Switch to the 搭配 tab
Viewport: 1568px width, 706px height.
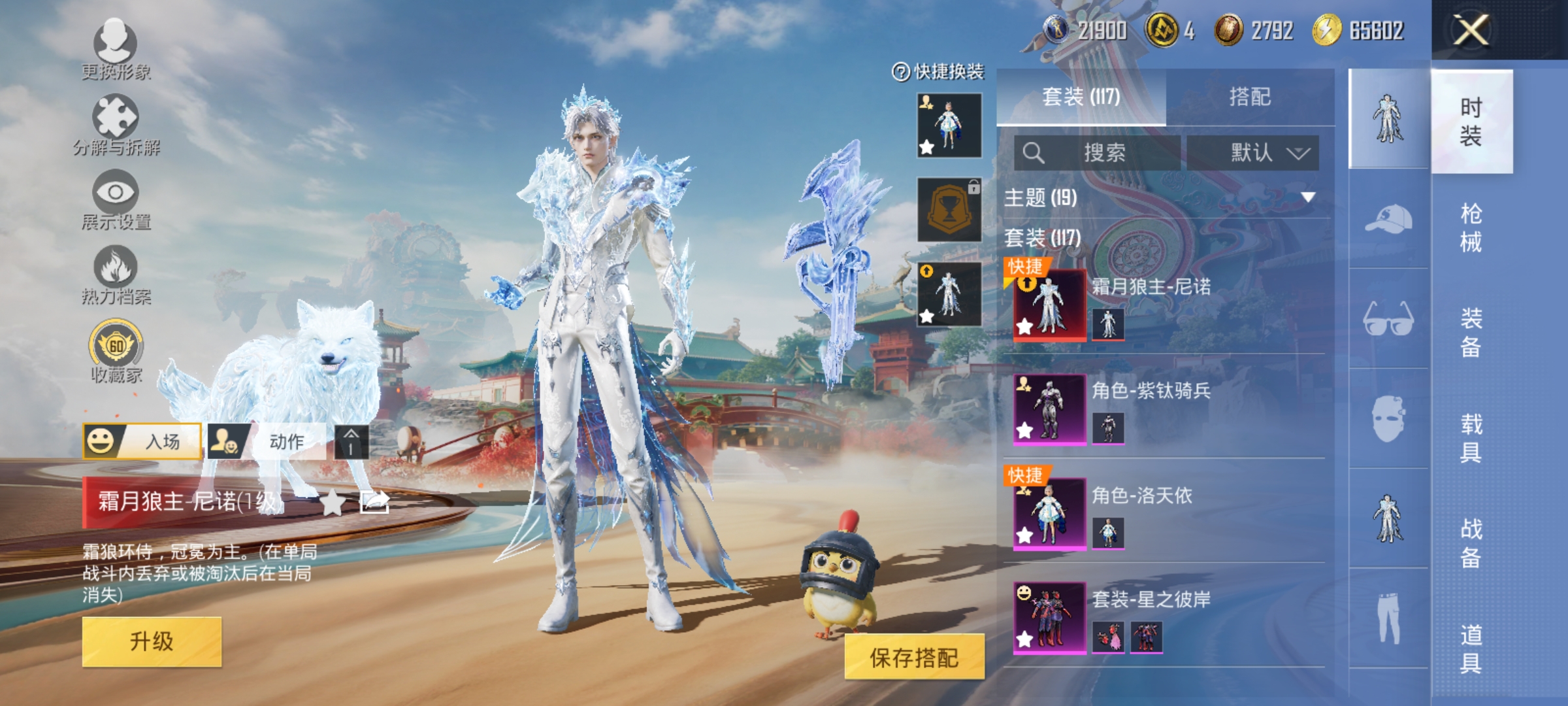tap(1249, 97)
